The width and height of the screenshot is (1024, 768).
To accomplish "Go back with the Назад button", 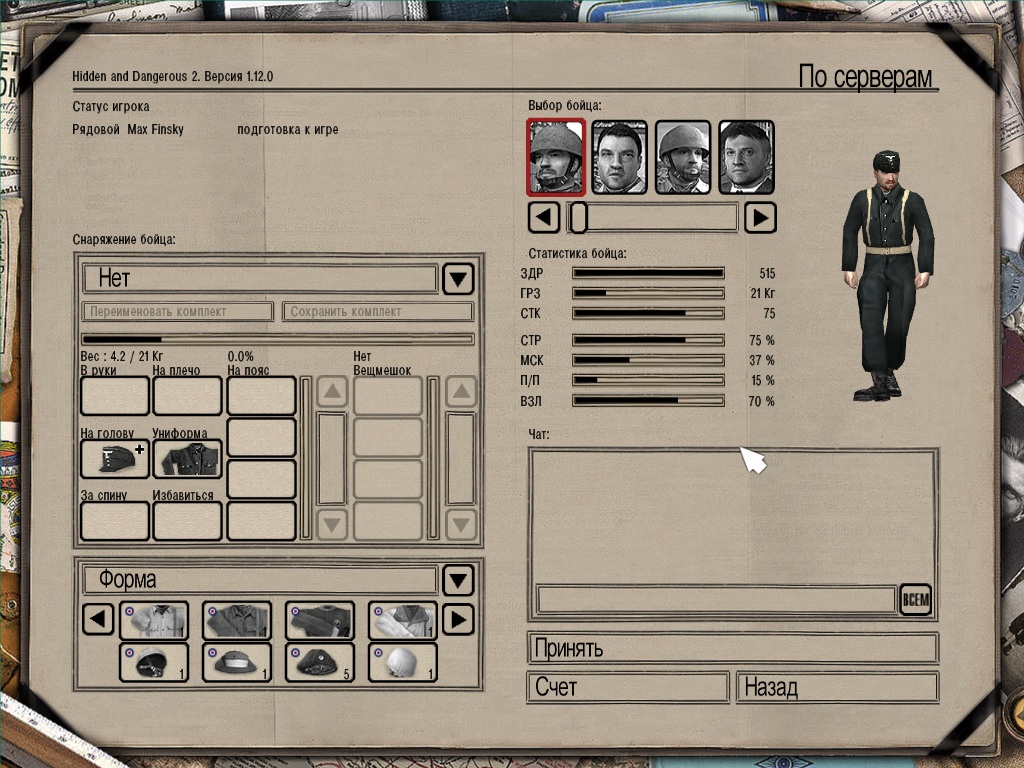I will 837,688.
